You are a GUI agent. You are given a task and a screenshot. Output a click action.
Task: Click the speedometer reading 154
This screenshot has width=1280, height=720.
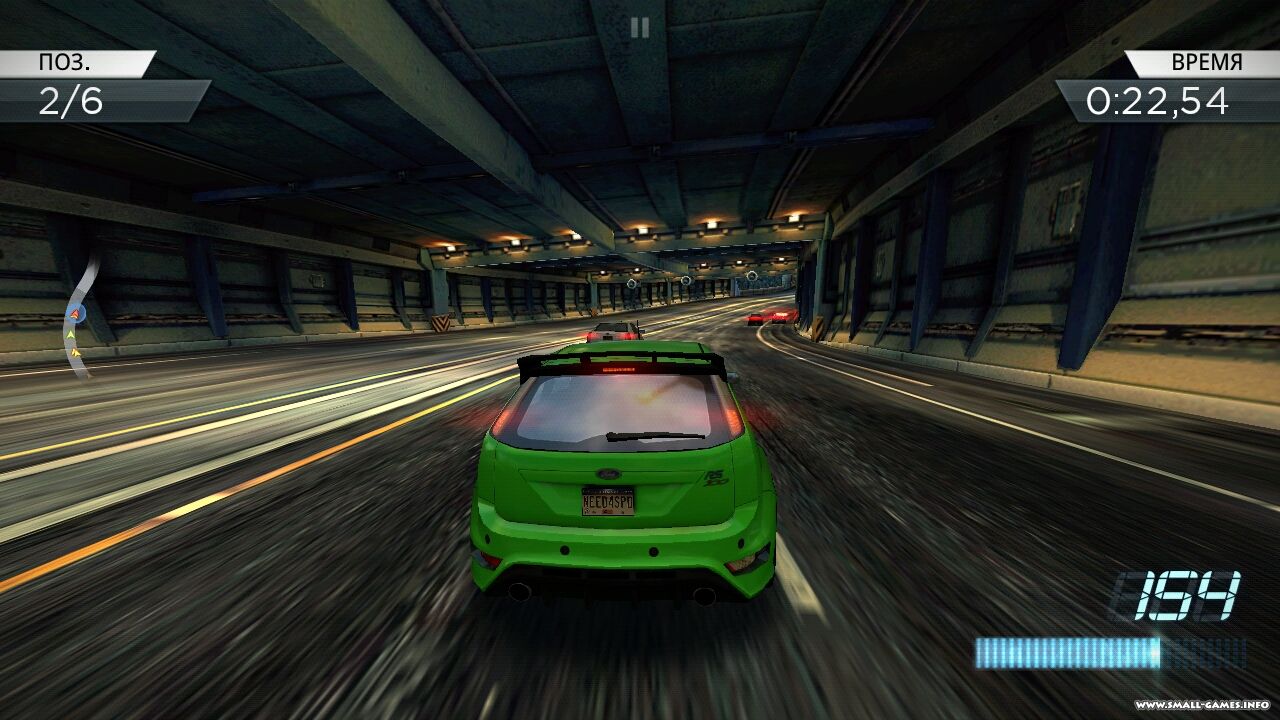coord(1178,596)
